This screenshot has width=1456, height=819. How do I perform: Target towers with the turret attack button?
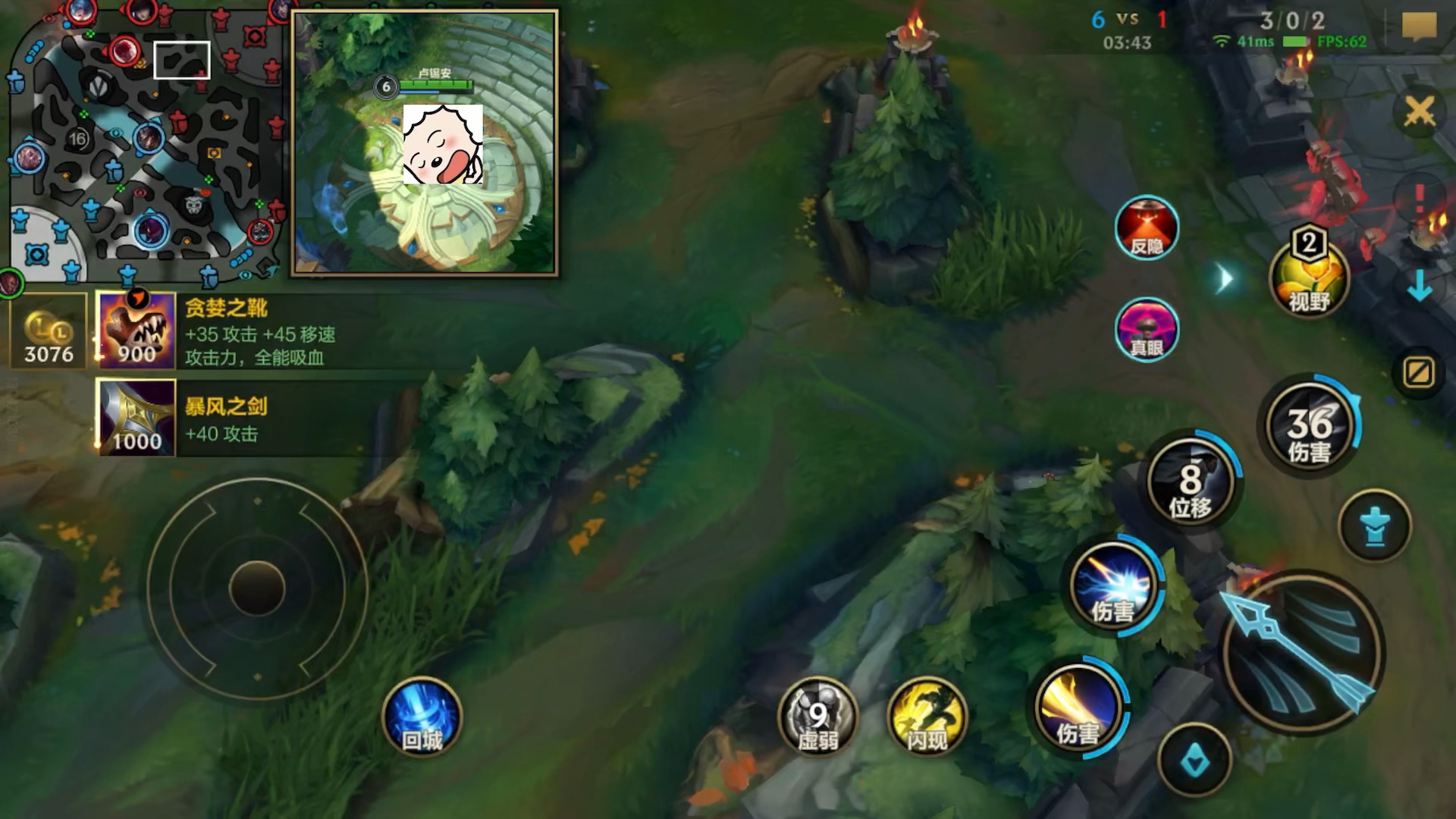coord(1374,526)
